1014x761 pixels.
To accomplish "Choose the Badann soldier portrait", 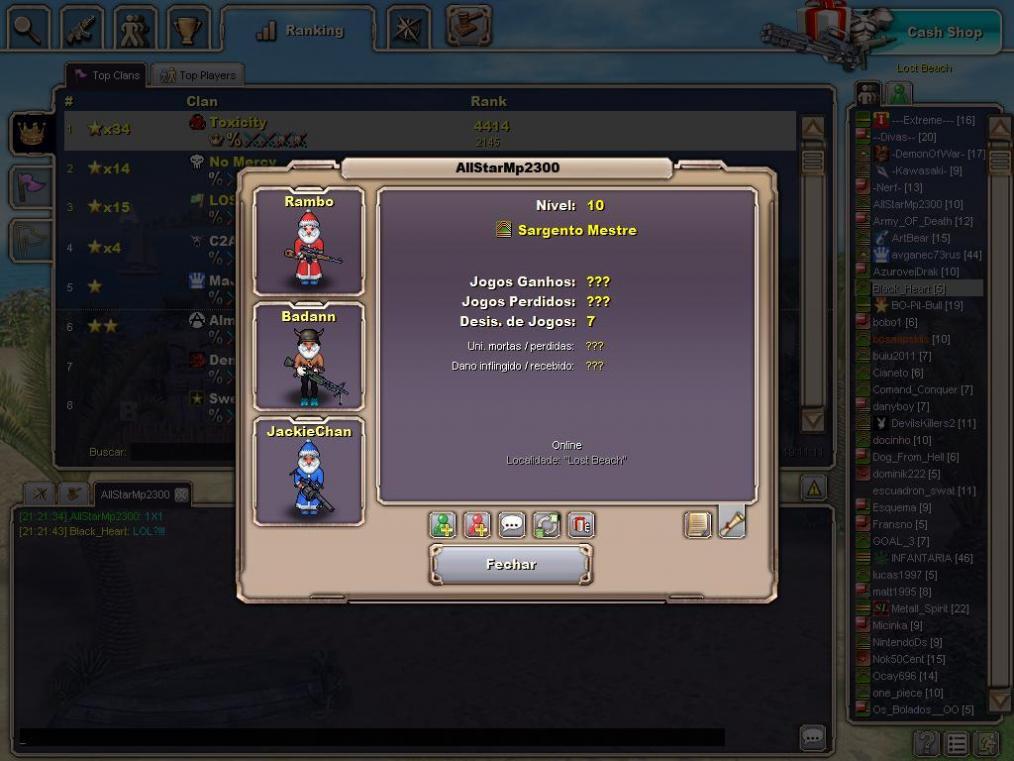I will (x=309, y=356).
